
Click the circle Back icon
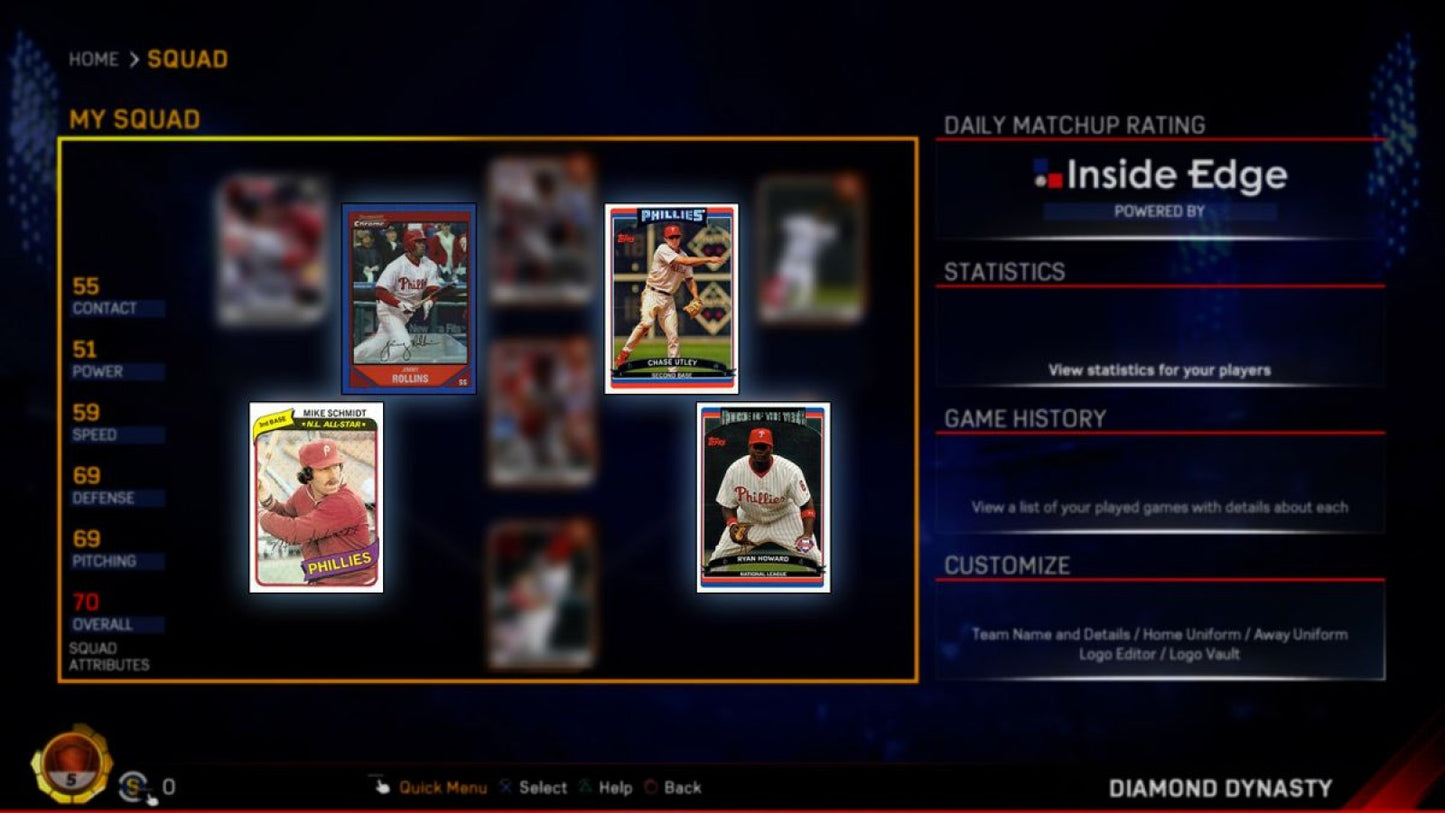click(649, 787)
